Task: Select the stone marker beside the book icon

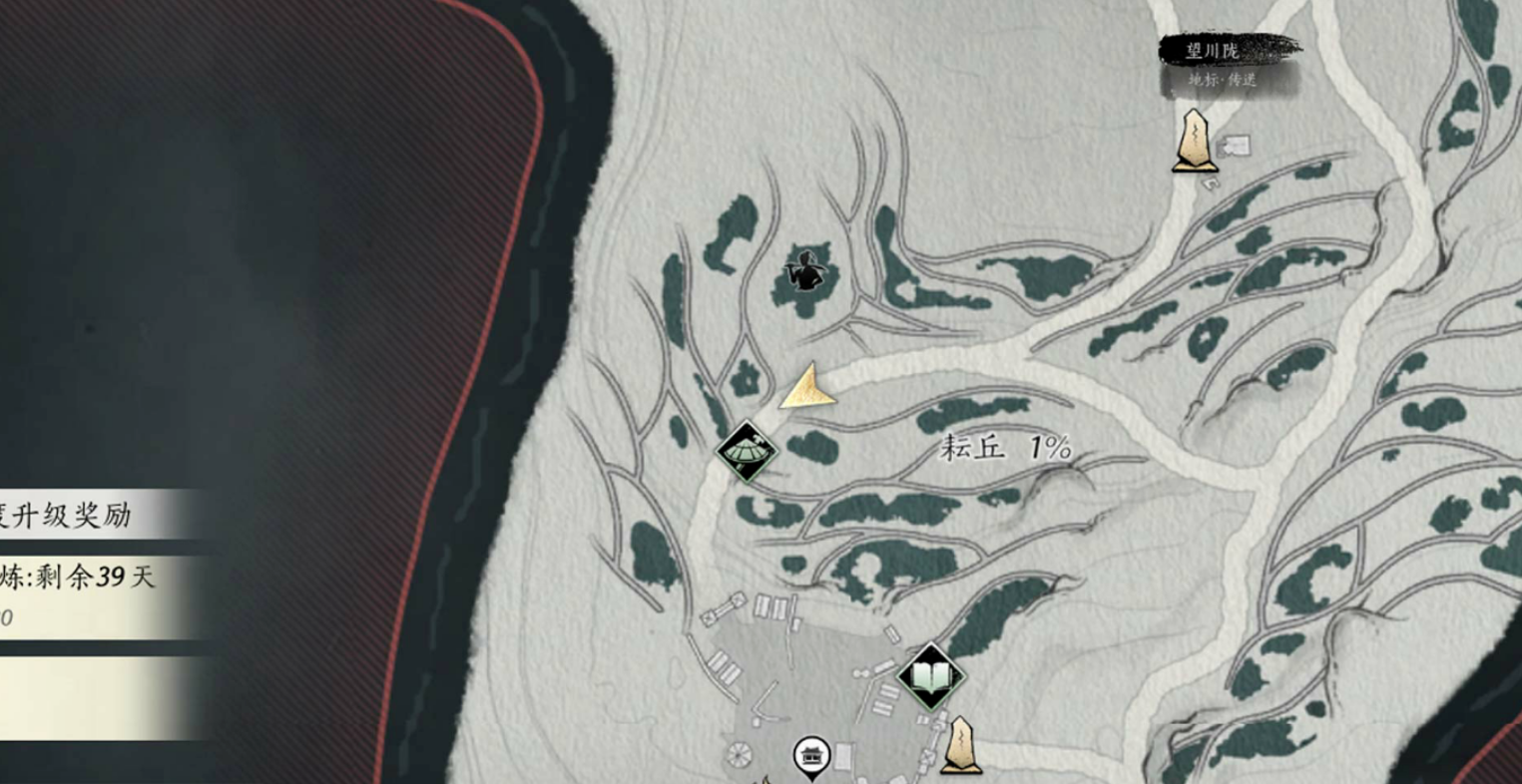Action: (960, 745)
